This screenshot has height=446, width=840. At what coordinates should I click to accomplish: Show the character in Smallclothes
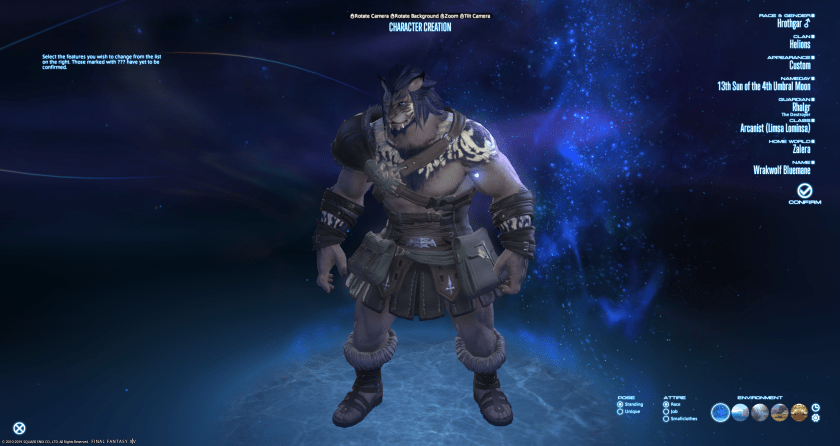(x=666, y=418)
